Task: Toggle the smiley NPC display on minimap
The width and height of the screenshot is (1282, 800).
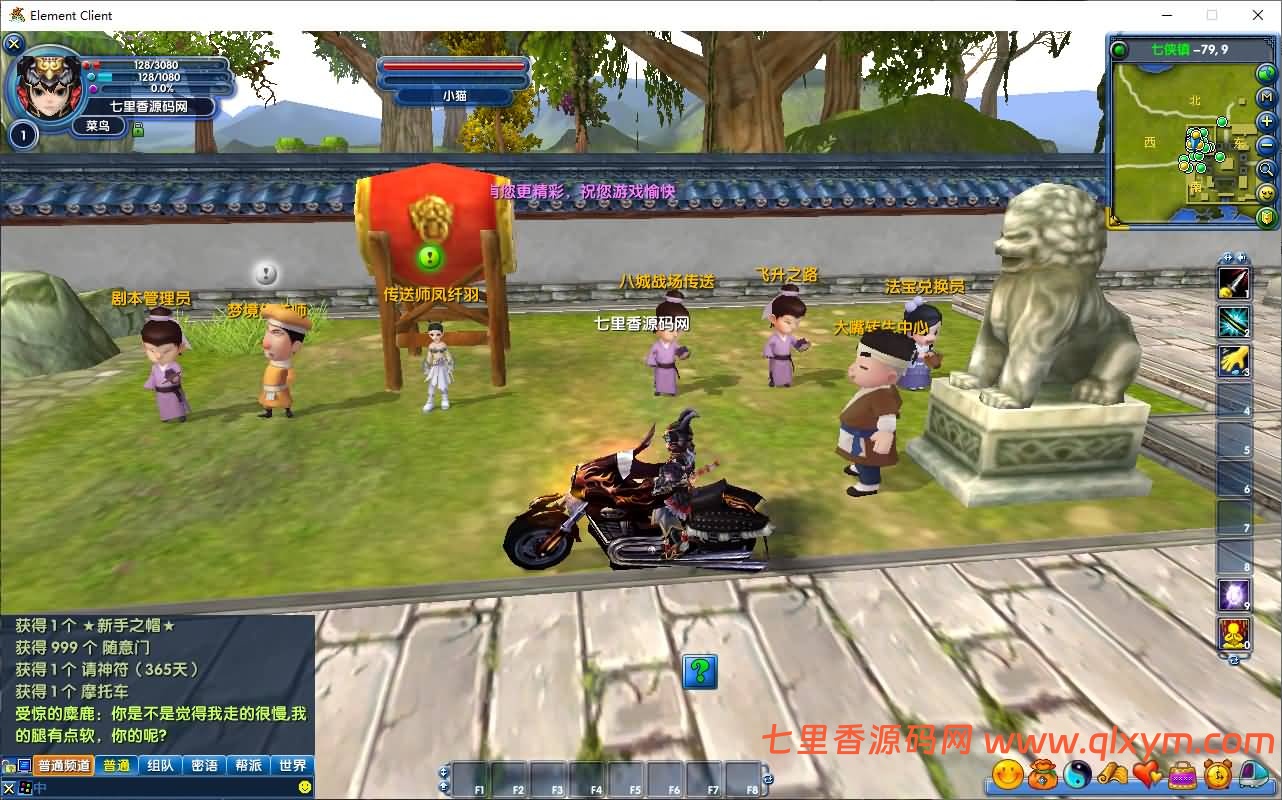Action: pyautogui.click(x=1266, y=194)
